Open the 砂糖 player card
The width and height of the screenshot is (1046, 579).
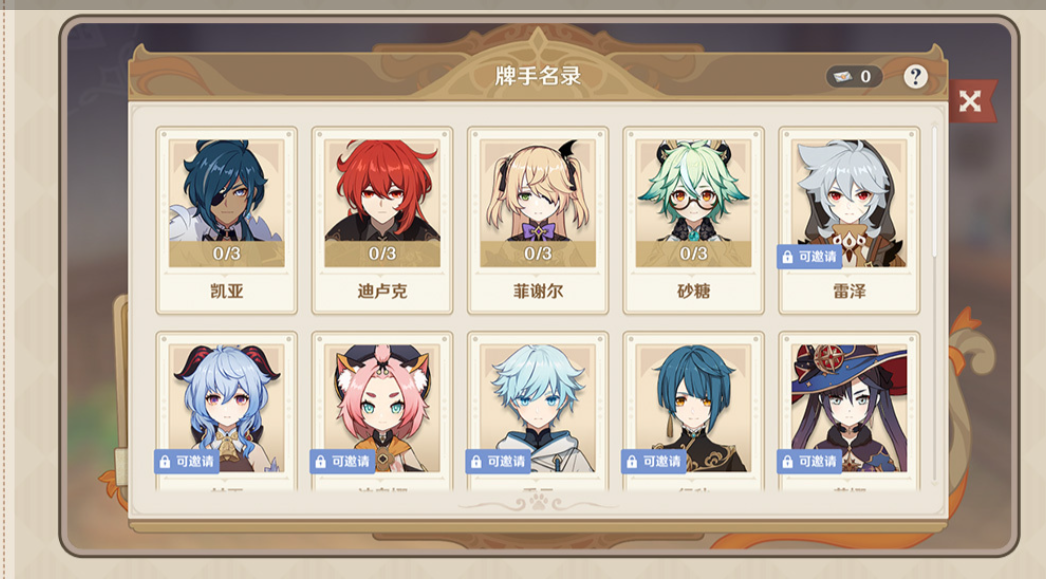pyautogui.click(x=693, y=220)
